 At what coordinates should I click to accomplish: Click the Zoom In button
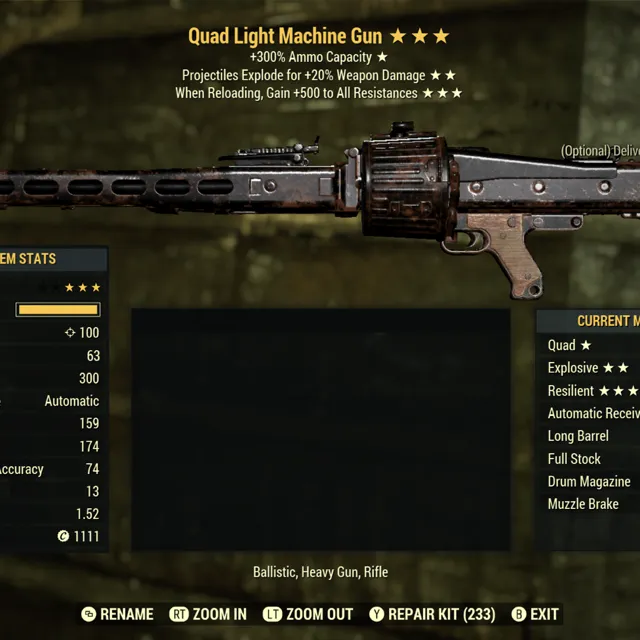(x=208, y=614)
